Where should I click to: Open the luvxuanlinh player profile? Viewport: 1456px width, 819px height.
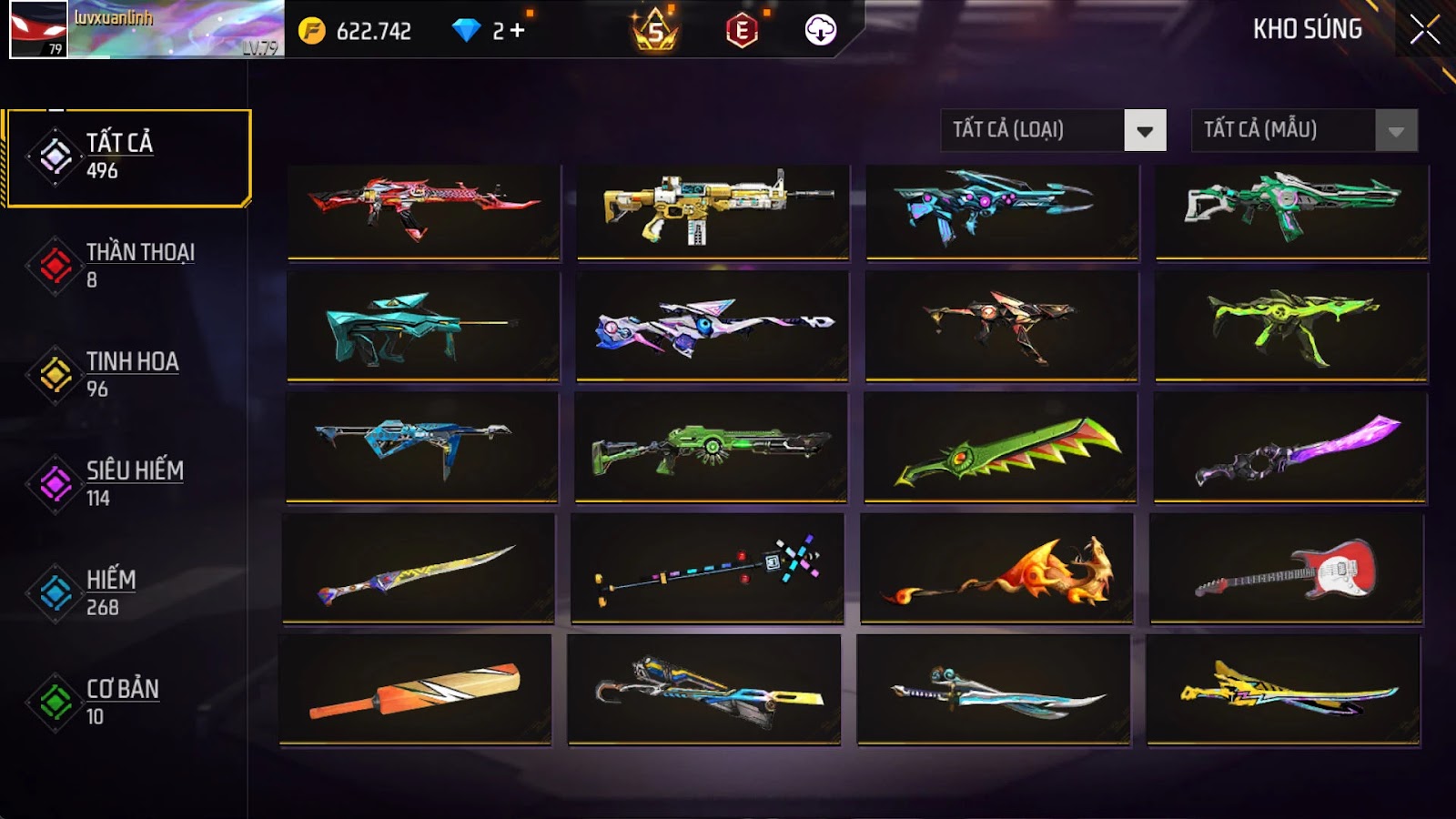coord(146,30)
